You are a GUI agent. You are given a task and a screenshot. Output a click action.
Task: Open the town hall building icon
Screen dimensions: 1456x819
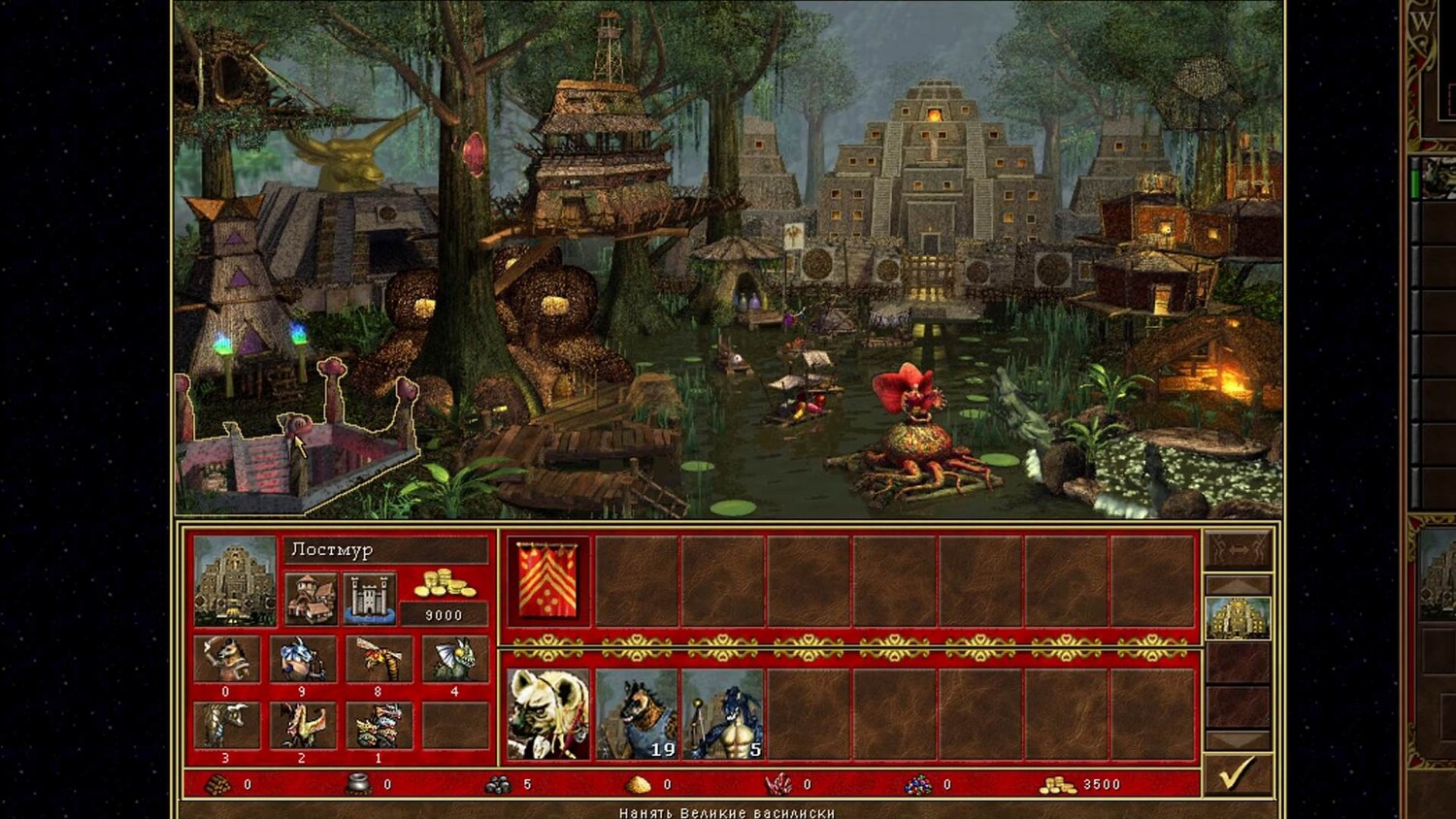coord(311,597)
